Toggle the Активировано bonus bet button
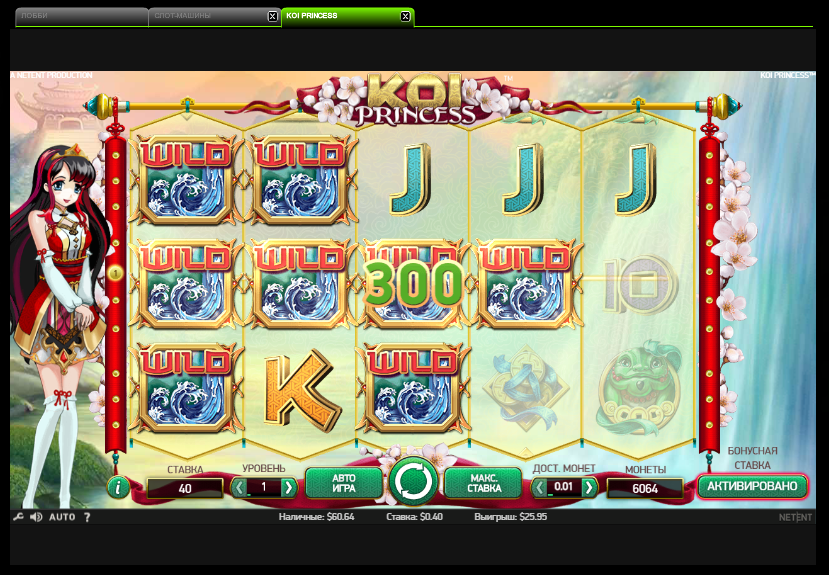The height and width of the screenshot is (575, 829). coord(752,487)
